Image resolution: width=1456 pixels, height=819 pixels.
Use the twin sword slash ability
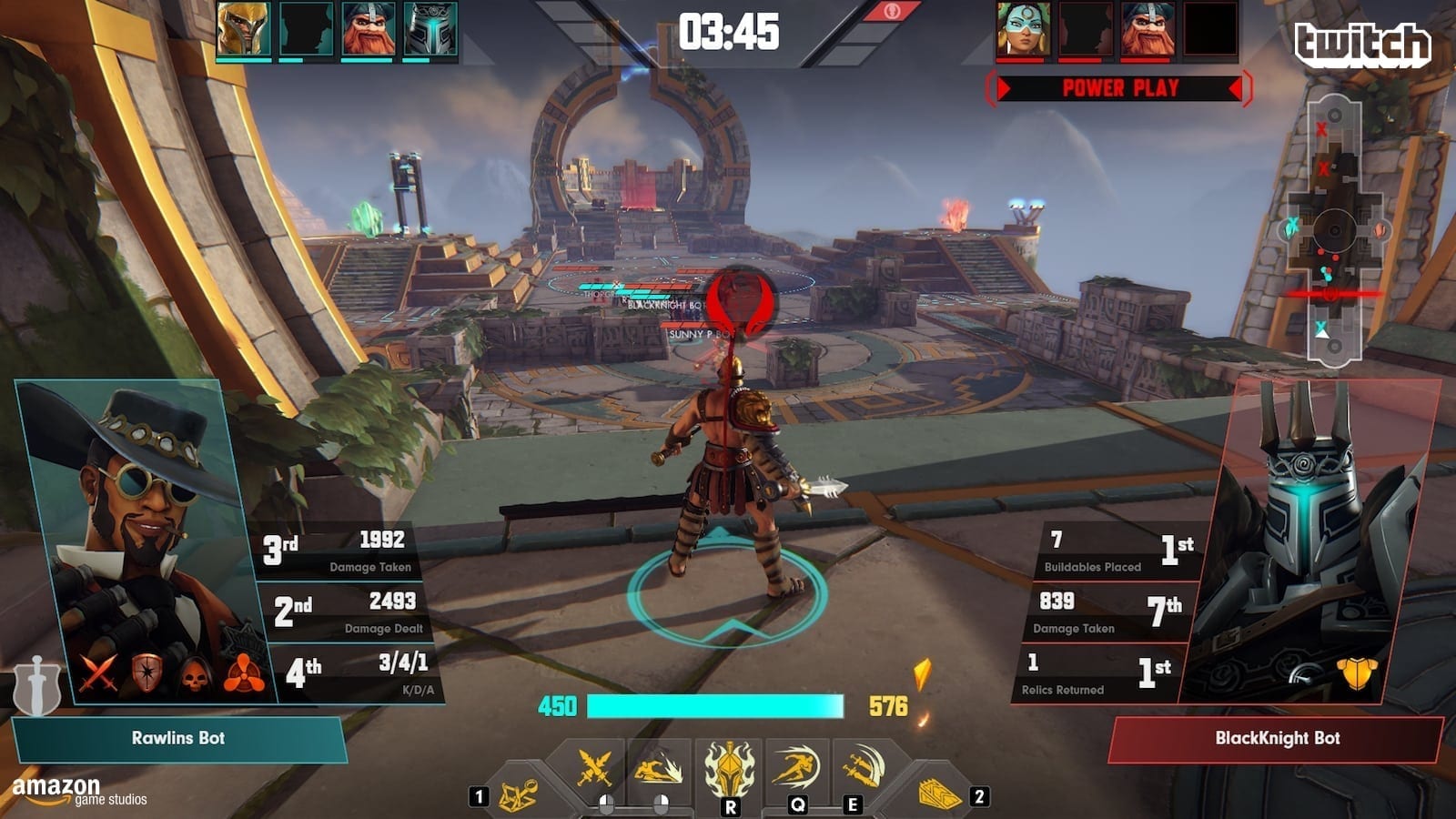click(x=859, y=767)
